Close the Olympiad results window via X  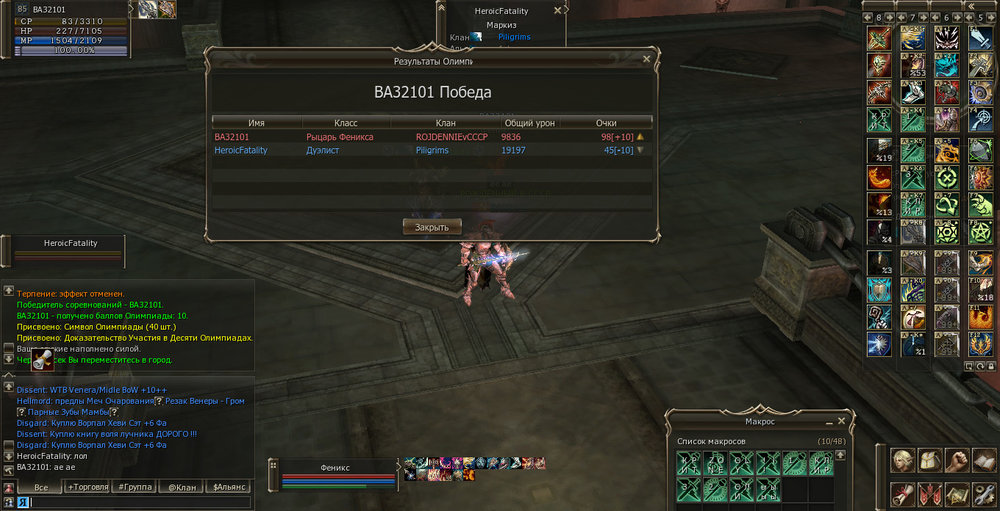coord(646,60)
